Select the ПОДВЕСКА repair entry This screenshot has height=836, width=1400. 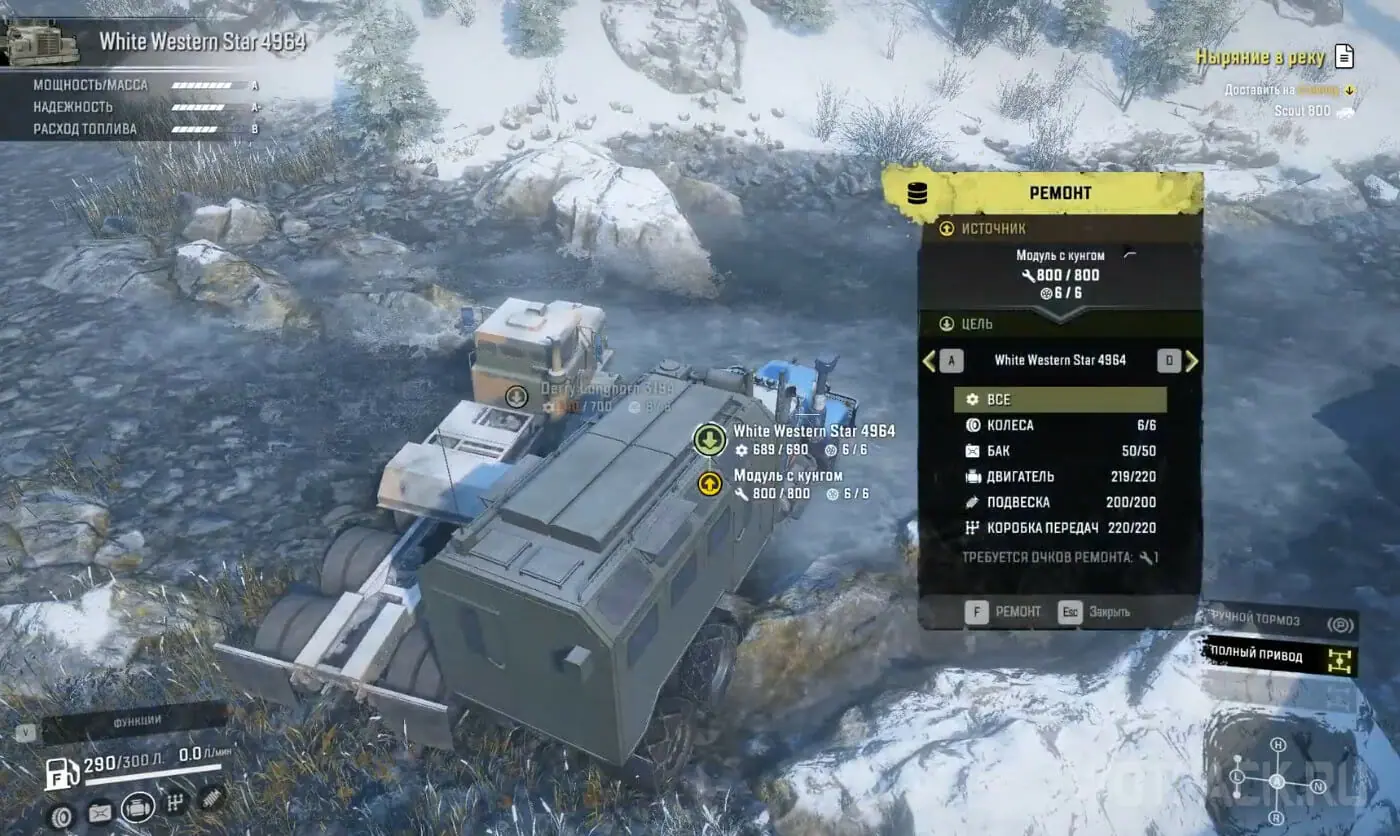click(1060, 502)
